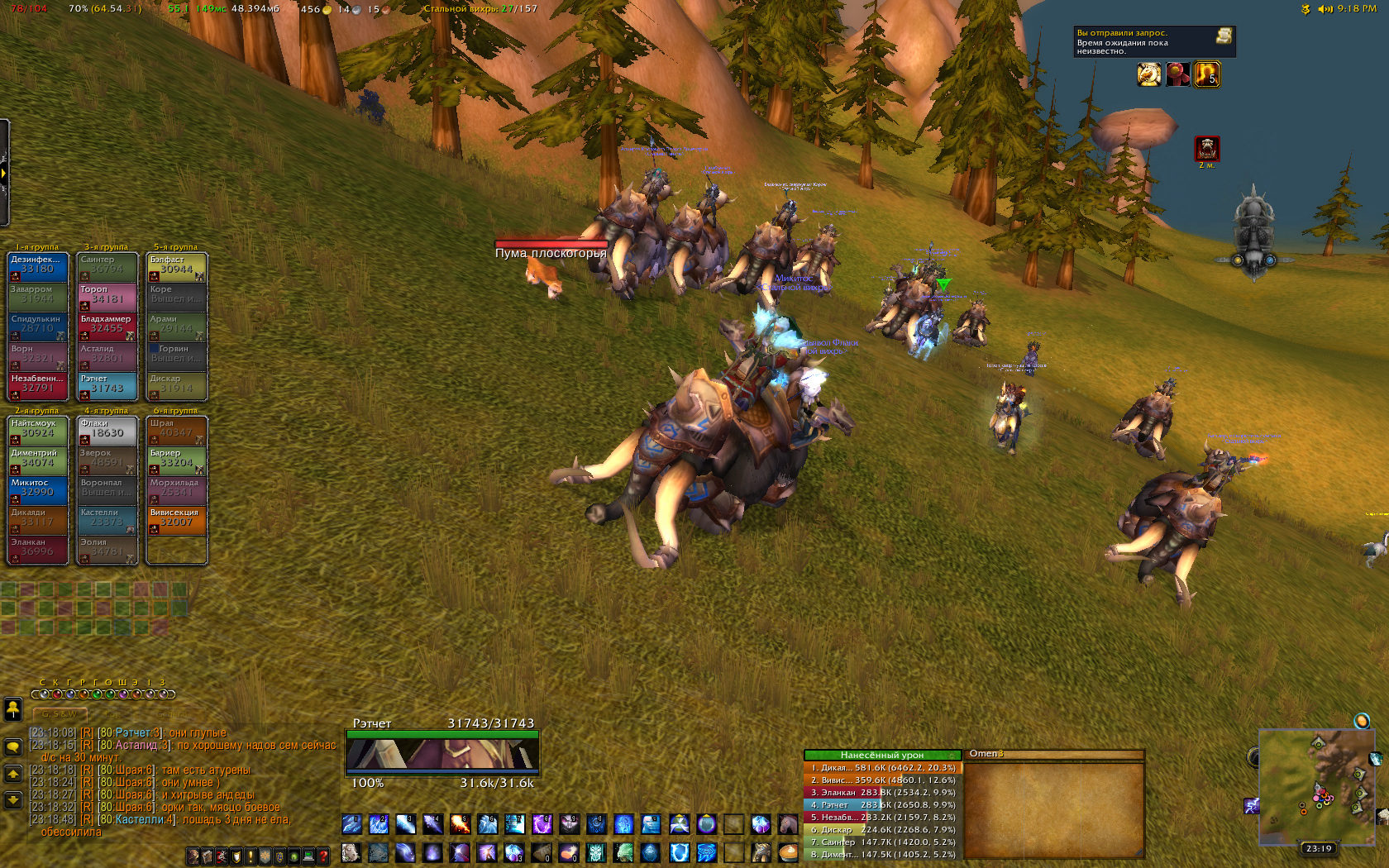1389x868 pixels.
Task: Eat the pumpkin pie from the action bar
Action: [x=788, y=851]
